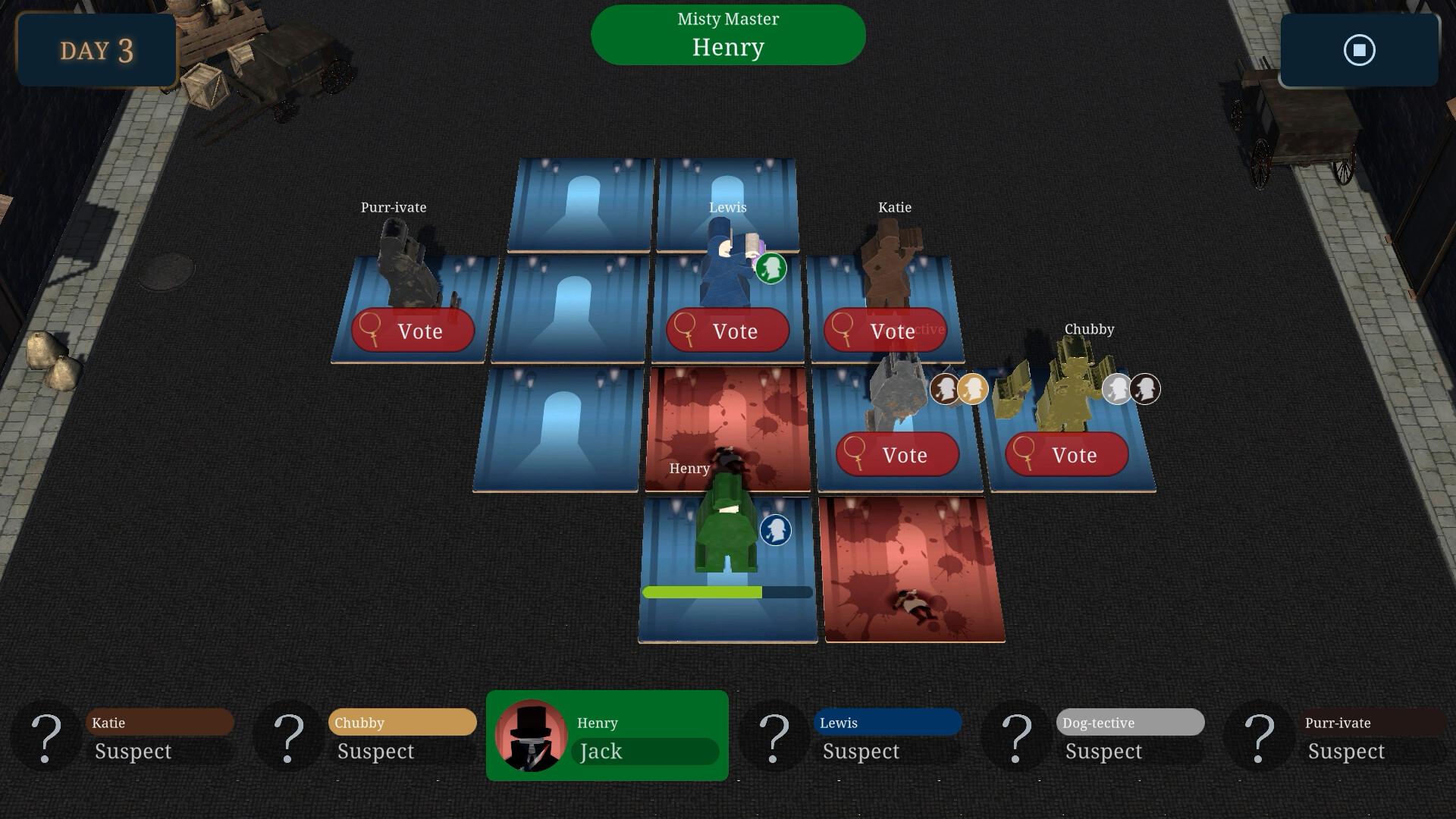
Task: Click the green detective badge beside Lewis
Action: pos(771,268)
